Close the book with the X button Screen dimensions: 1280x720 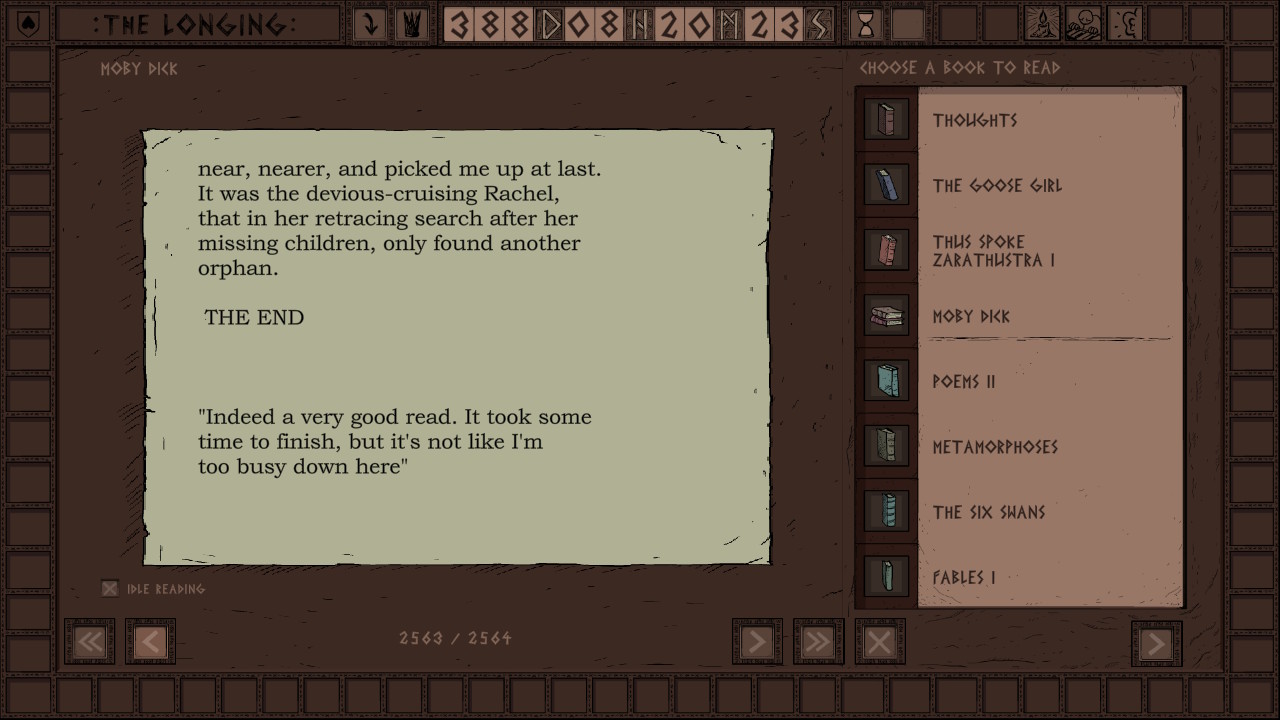880,642
